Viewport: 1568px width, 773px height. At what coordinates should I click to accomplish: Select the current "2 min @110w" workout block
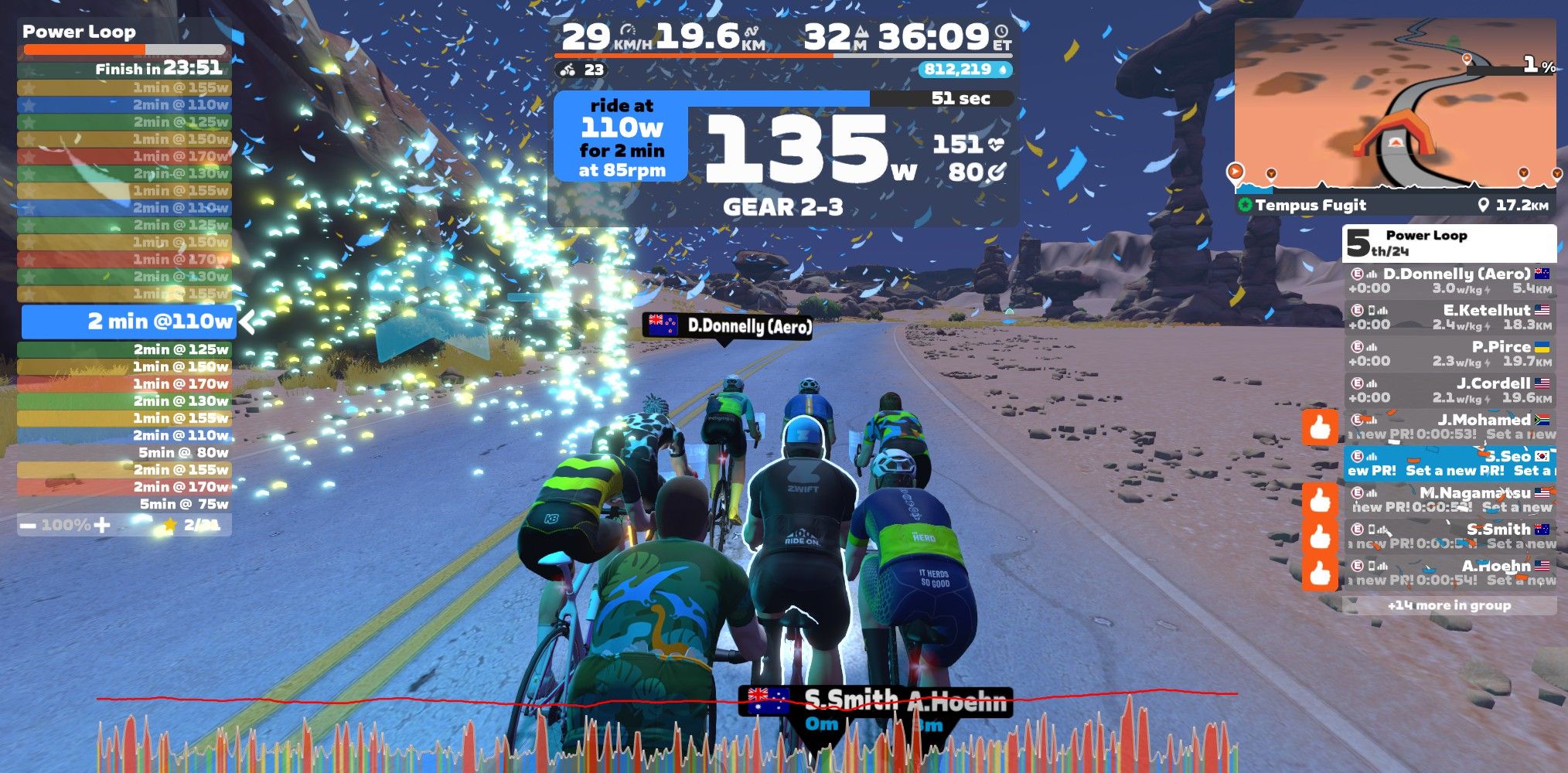point(128,322)
